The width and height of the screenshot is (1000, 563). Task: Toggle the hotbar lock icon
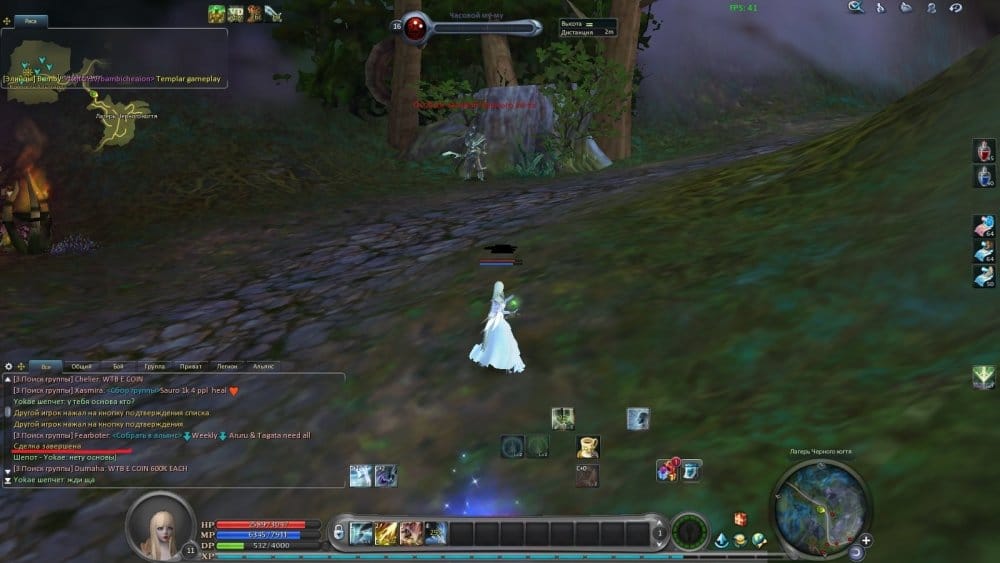click(338, 530)
